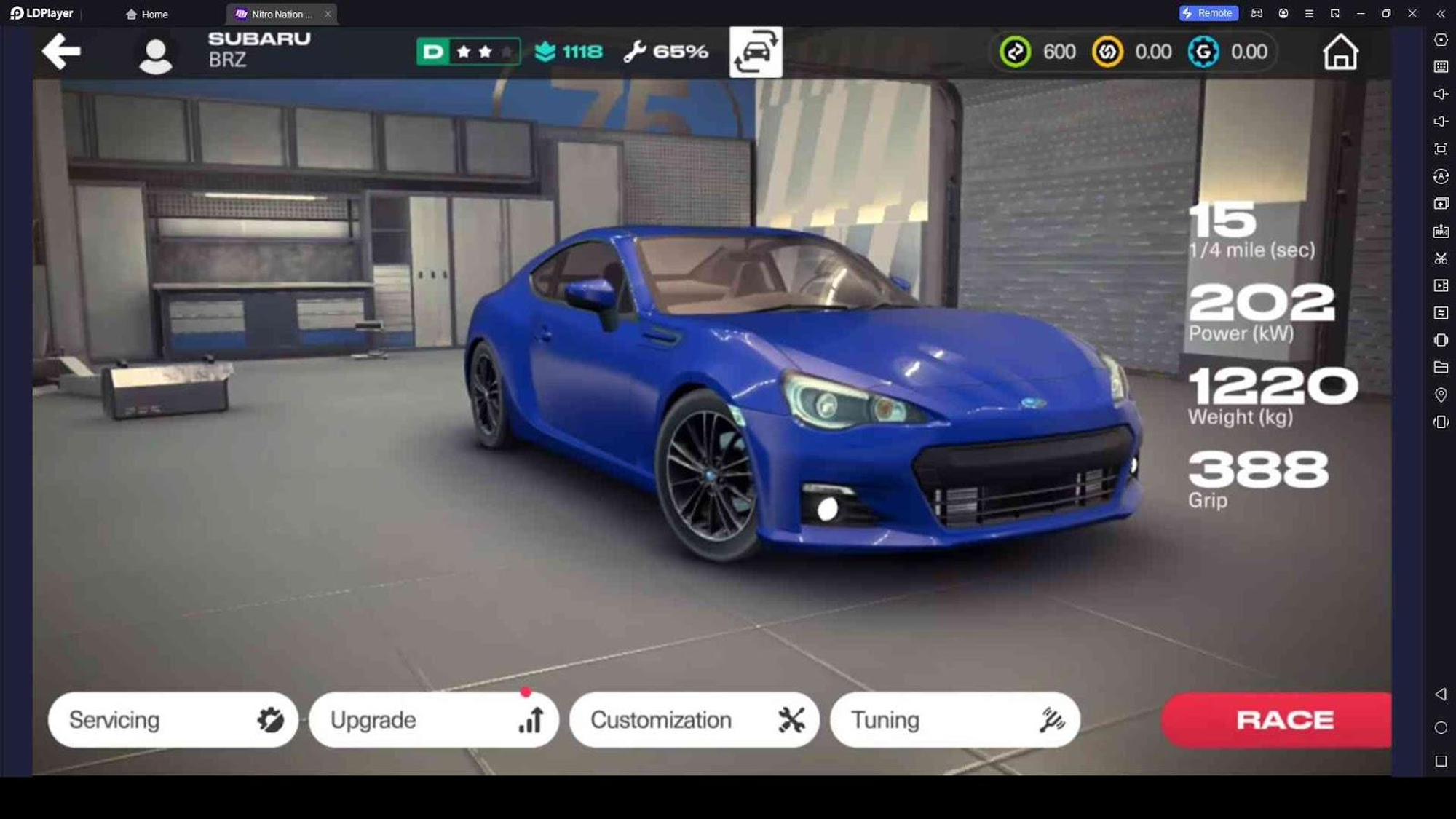The width and height of the screenshot is (1456, 819).
Task: Open the player profile icon
Action: (155, 55)
